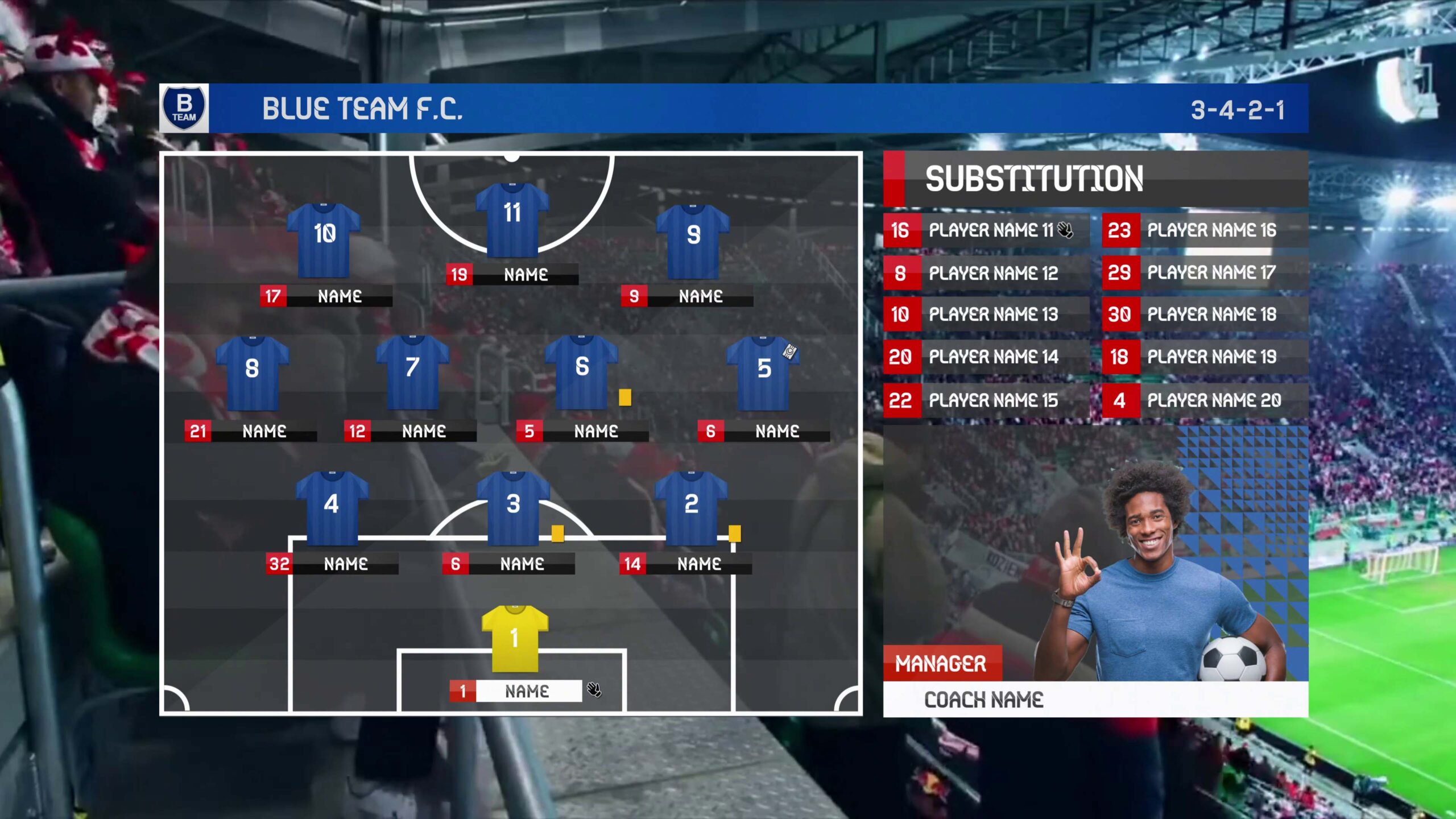Choose substitute Player Name 16

(x=1211, y=230)
